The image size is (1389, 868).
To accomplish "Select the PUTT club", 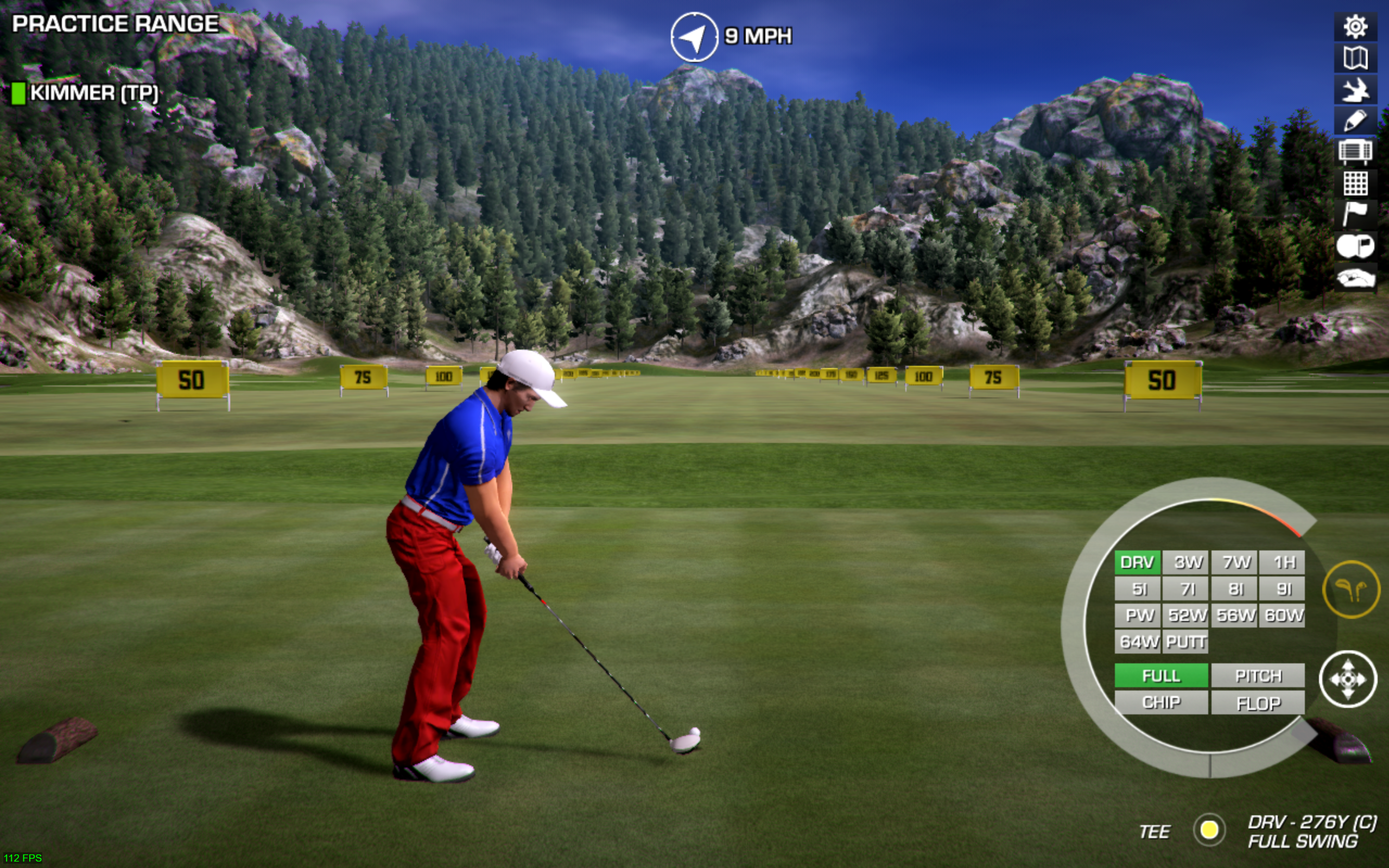I will click(x=1187, y=641).
